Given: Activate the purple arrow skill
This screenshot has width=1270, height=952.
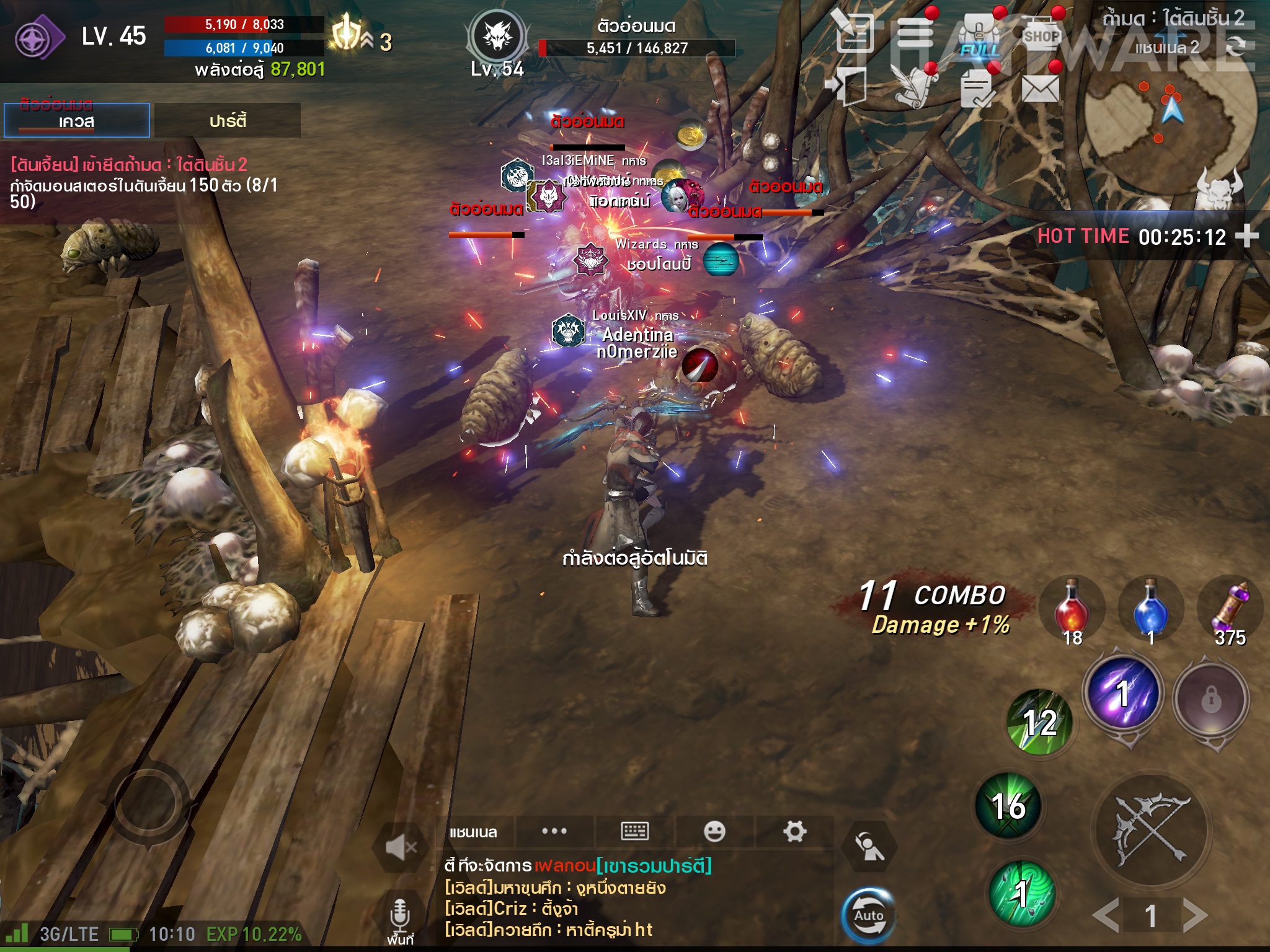Looking at the screenshot, I should tap(1122, 693).
